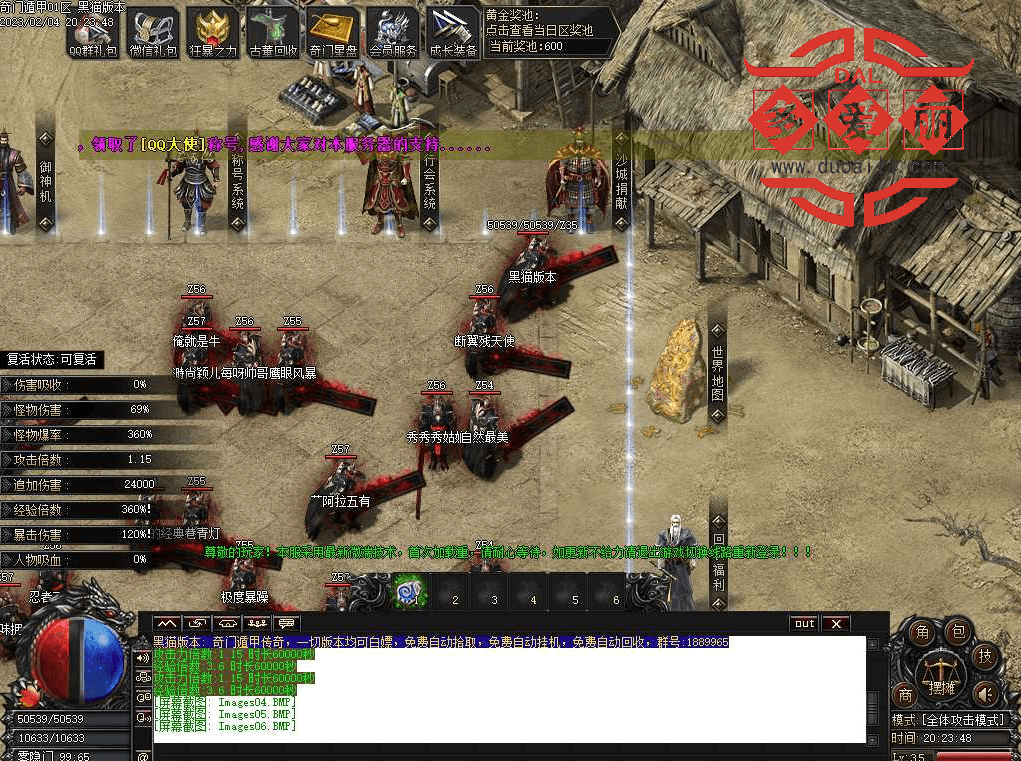Image resolution: width=1021 pixels, height=761 pixels.
Task: Open the 角 character panel
Action: coord(924,633)
